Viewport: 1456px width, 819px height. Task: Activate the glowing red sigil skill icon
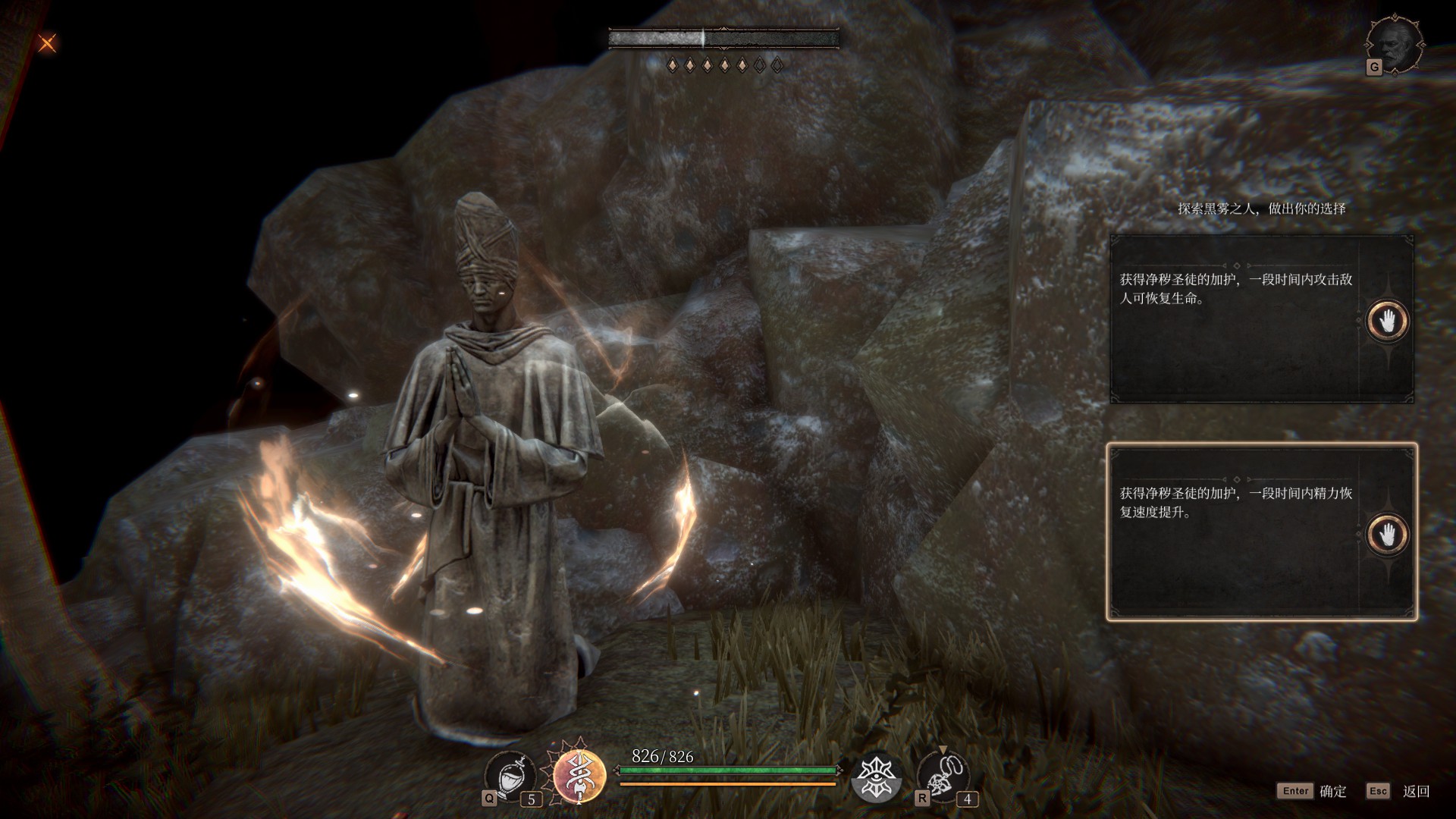click(x=579, y=775)
